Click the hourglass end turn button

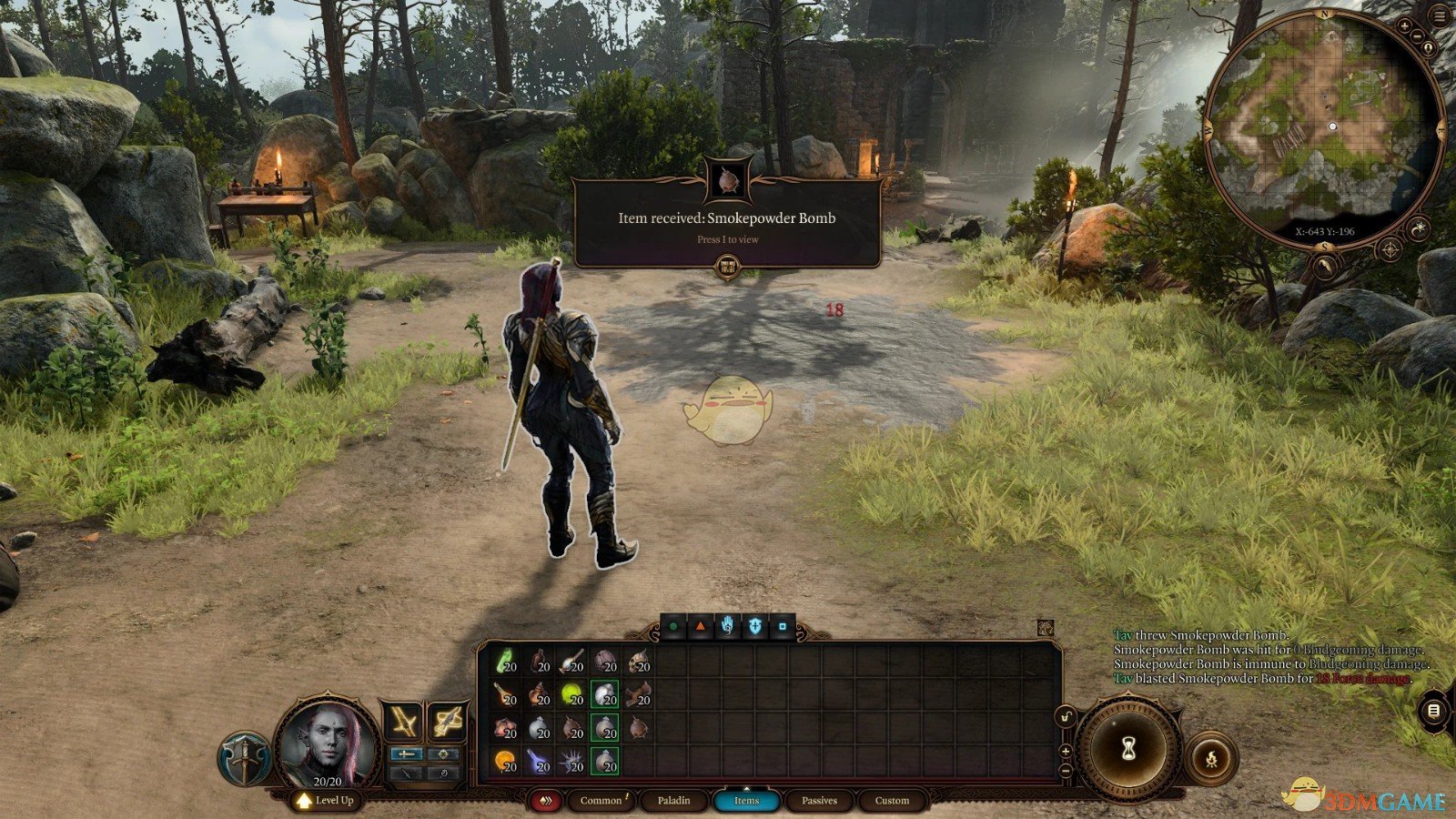[1129, 748]
